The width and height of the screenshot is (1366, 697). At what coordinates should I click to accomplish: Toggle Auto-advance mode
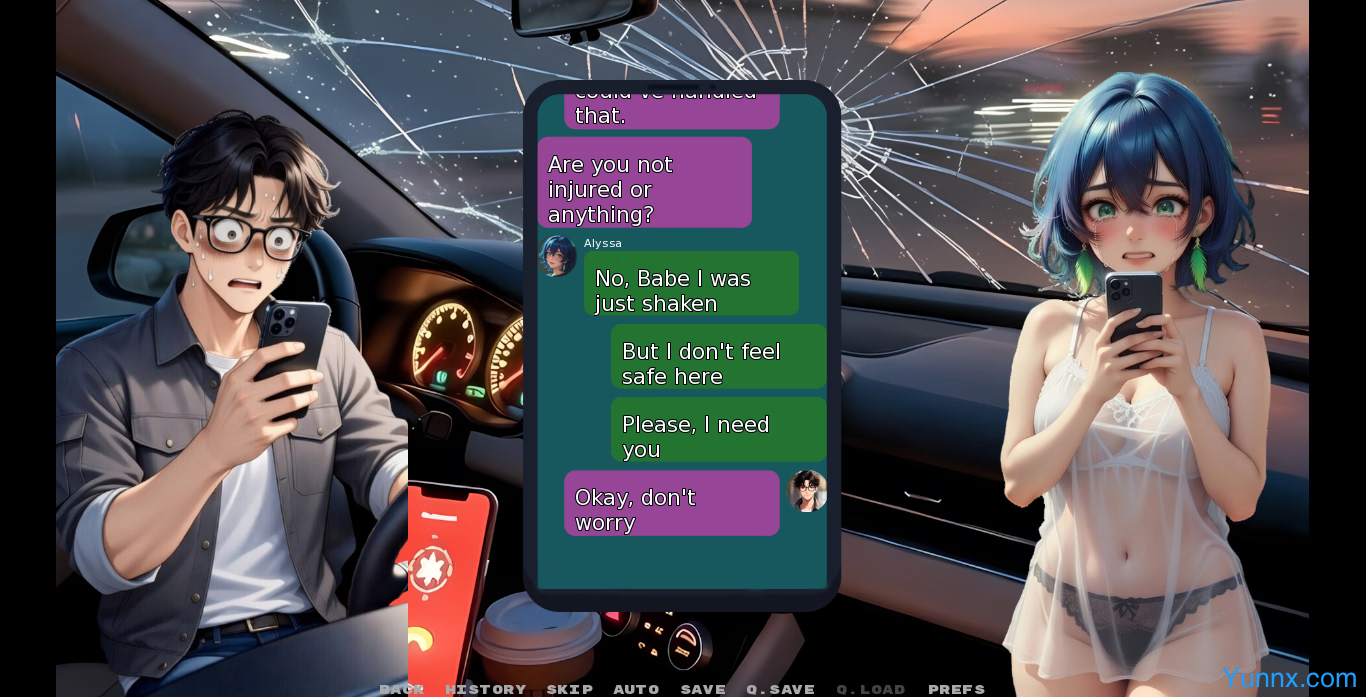636,689
